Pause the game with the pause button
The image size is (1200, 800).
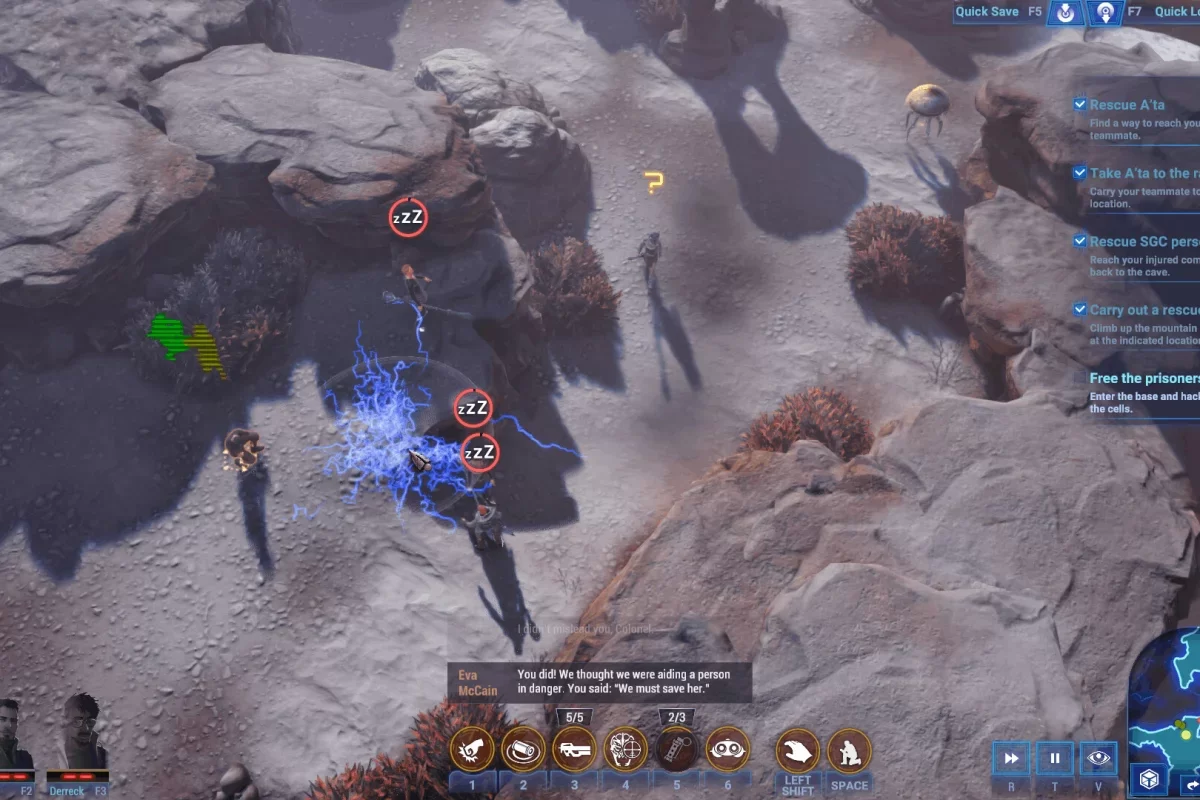[x=1054, y=759]
